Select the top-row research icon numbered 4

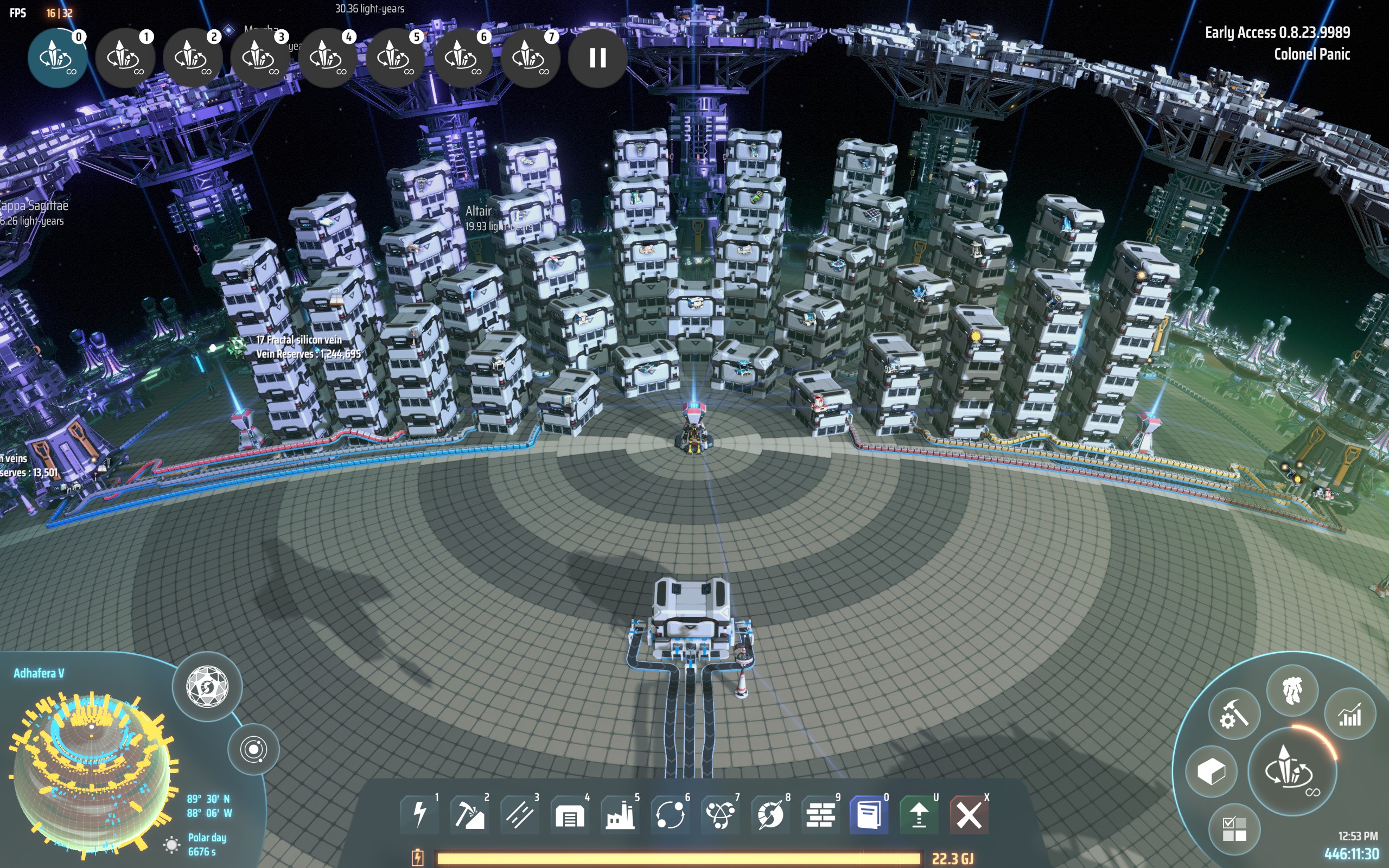[327, 58]
